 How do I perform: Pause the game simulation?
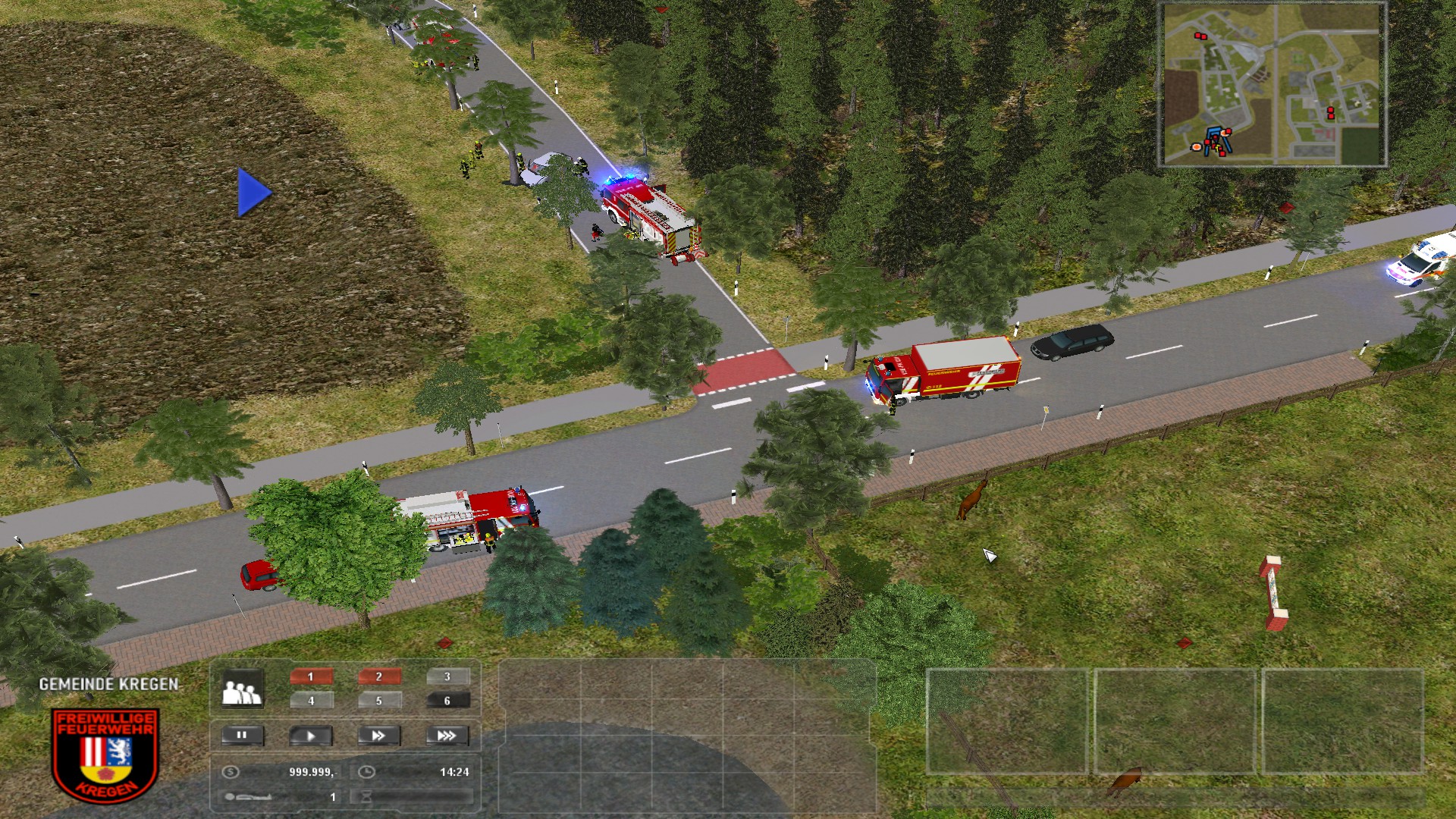click(243, 735)
